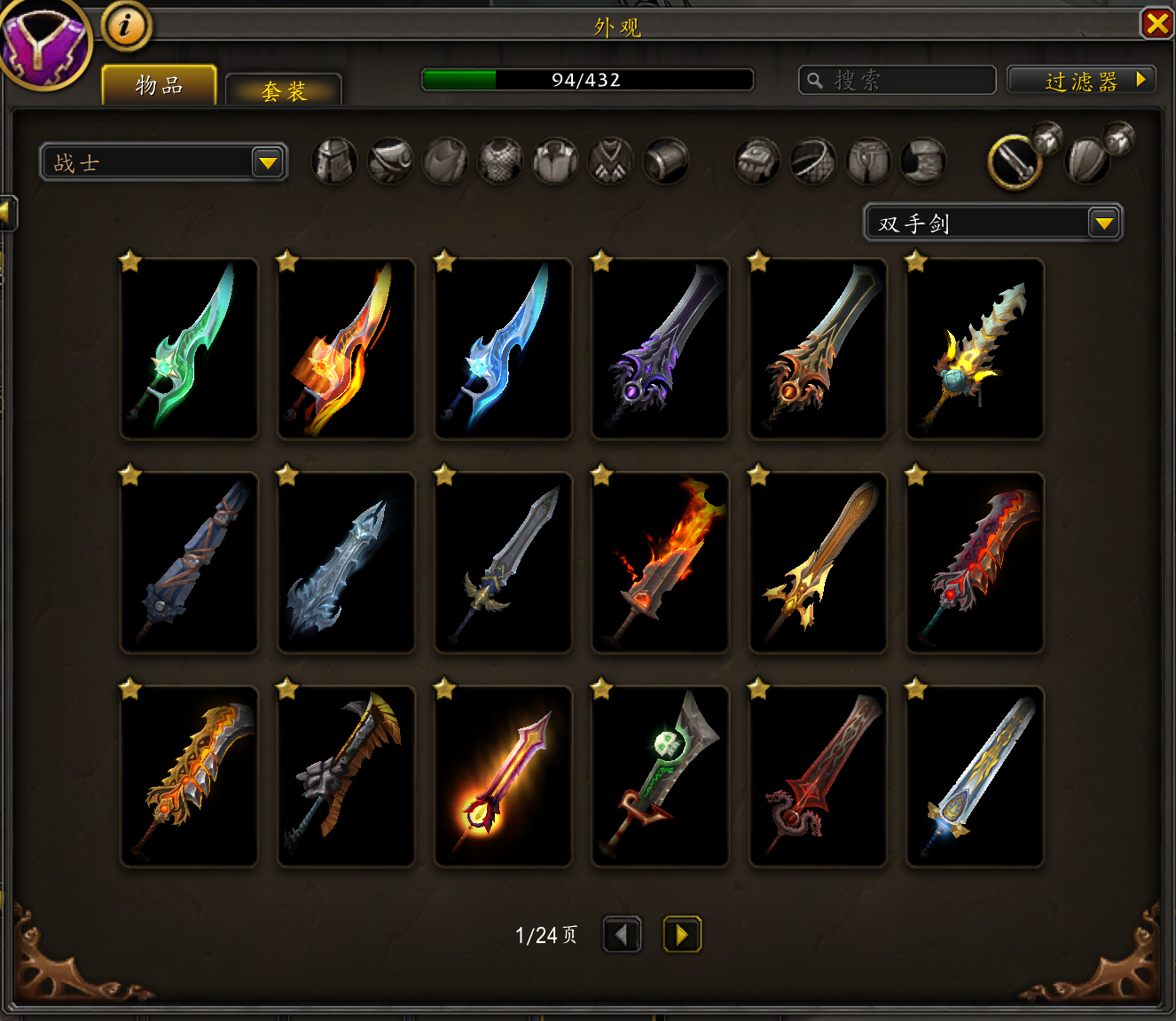The width and height of the screenshot is (1176, 1021).
Task: Go to the previous page
Action: tap(622, 934)
